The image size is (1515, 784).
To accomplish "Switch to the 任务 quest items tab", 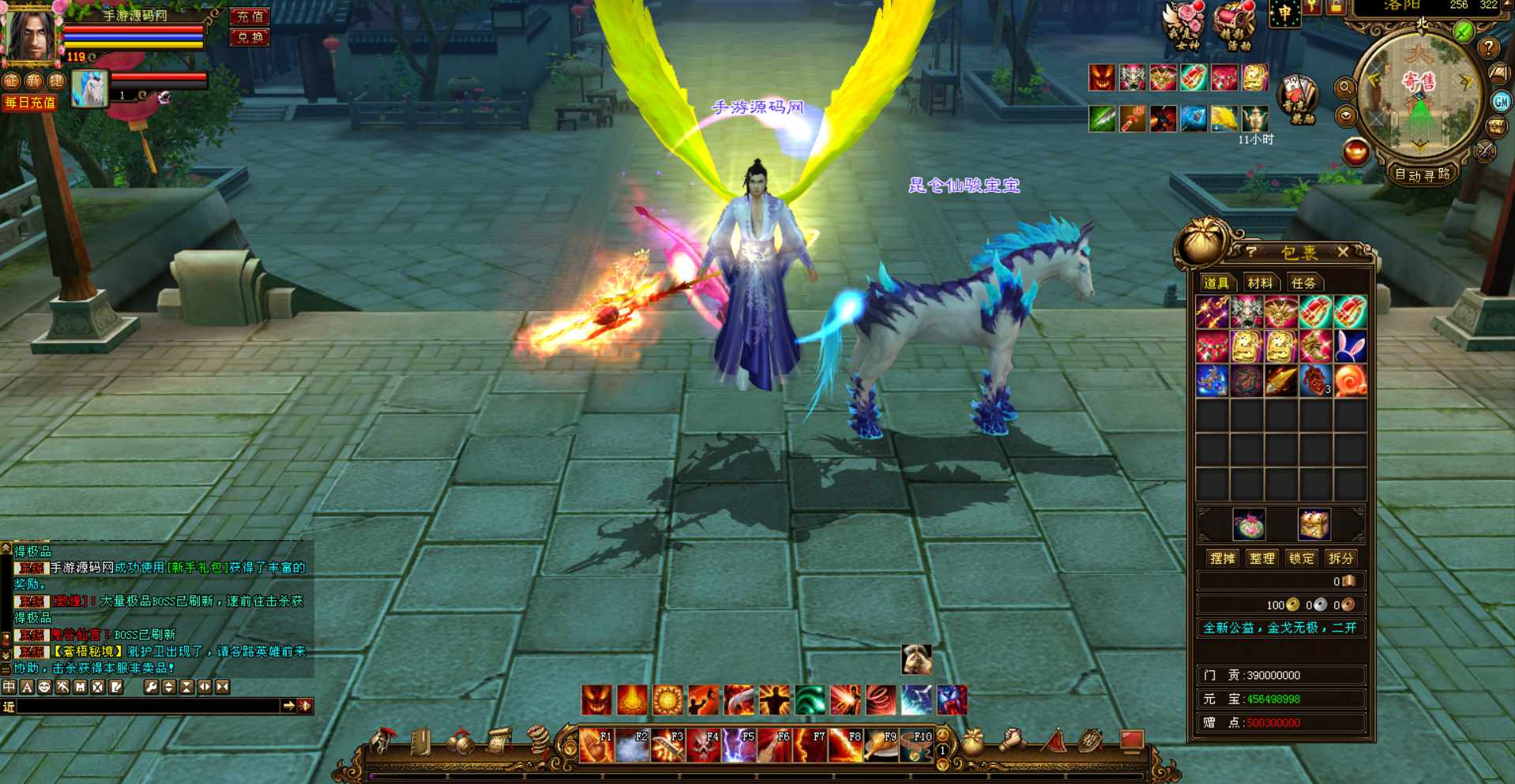I will coord(1303,283).
